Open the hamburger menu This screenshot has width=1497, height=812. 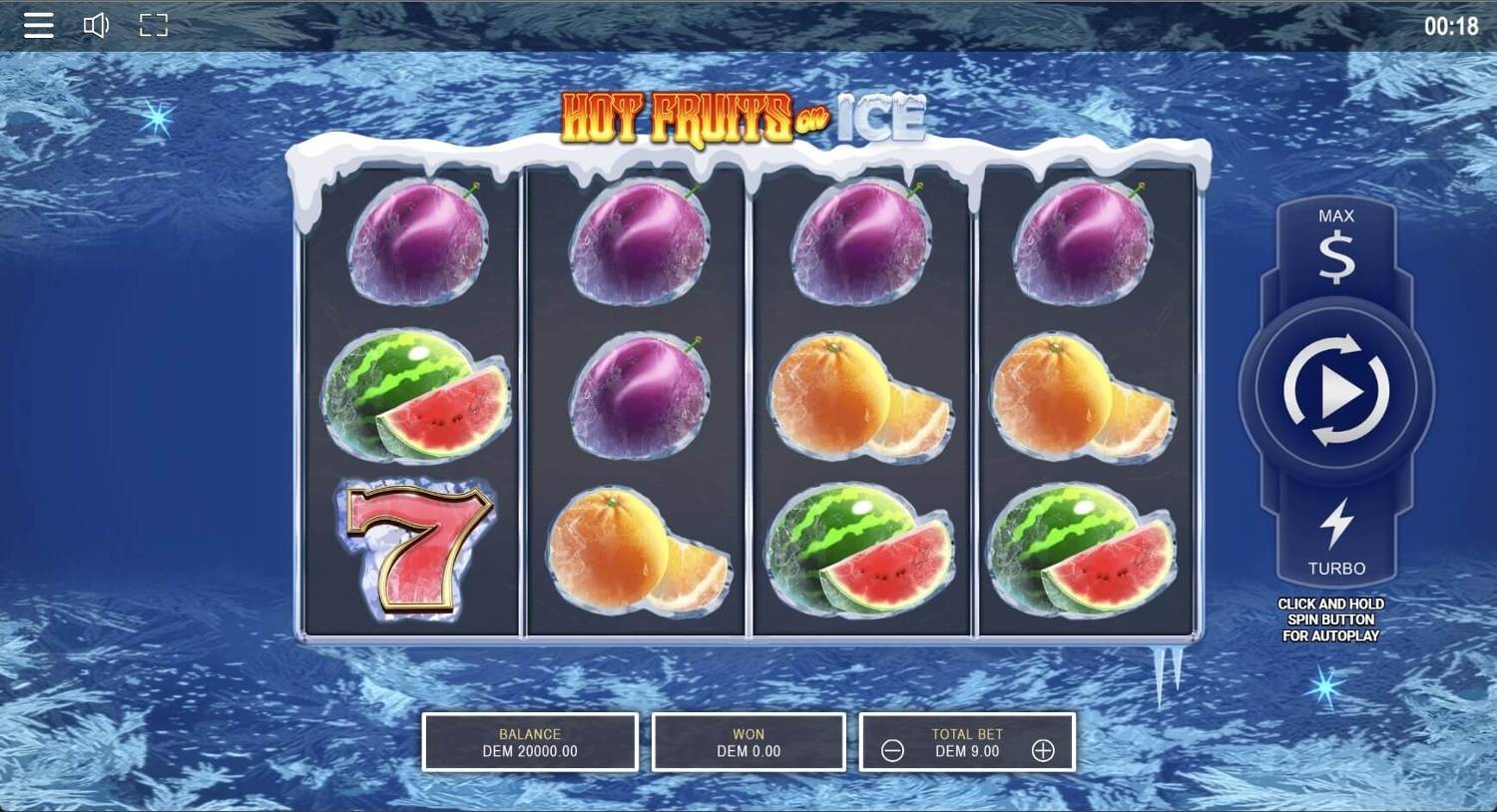(x=39, y=25)
